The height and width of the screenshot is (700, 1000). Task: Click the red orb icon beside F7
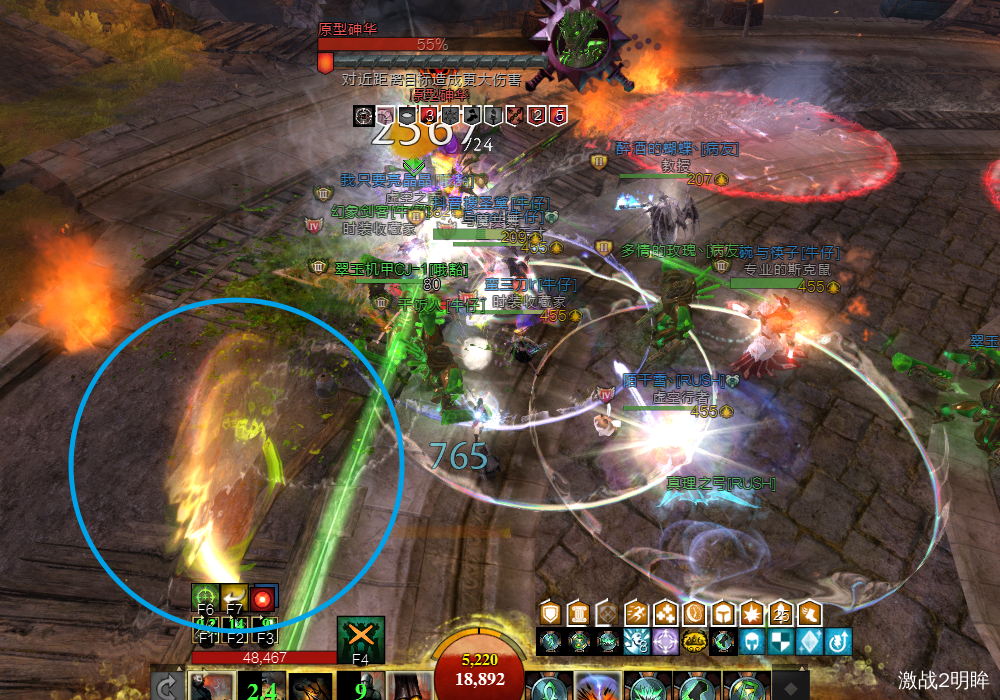coord(263,598)
